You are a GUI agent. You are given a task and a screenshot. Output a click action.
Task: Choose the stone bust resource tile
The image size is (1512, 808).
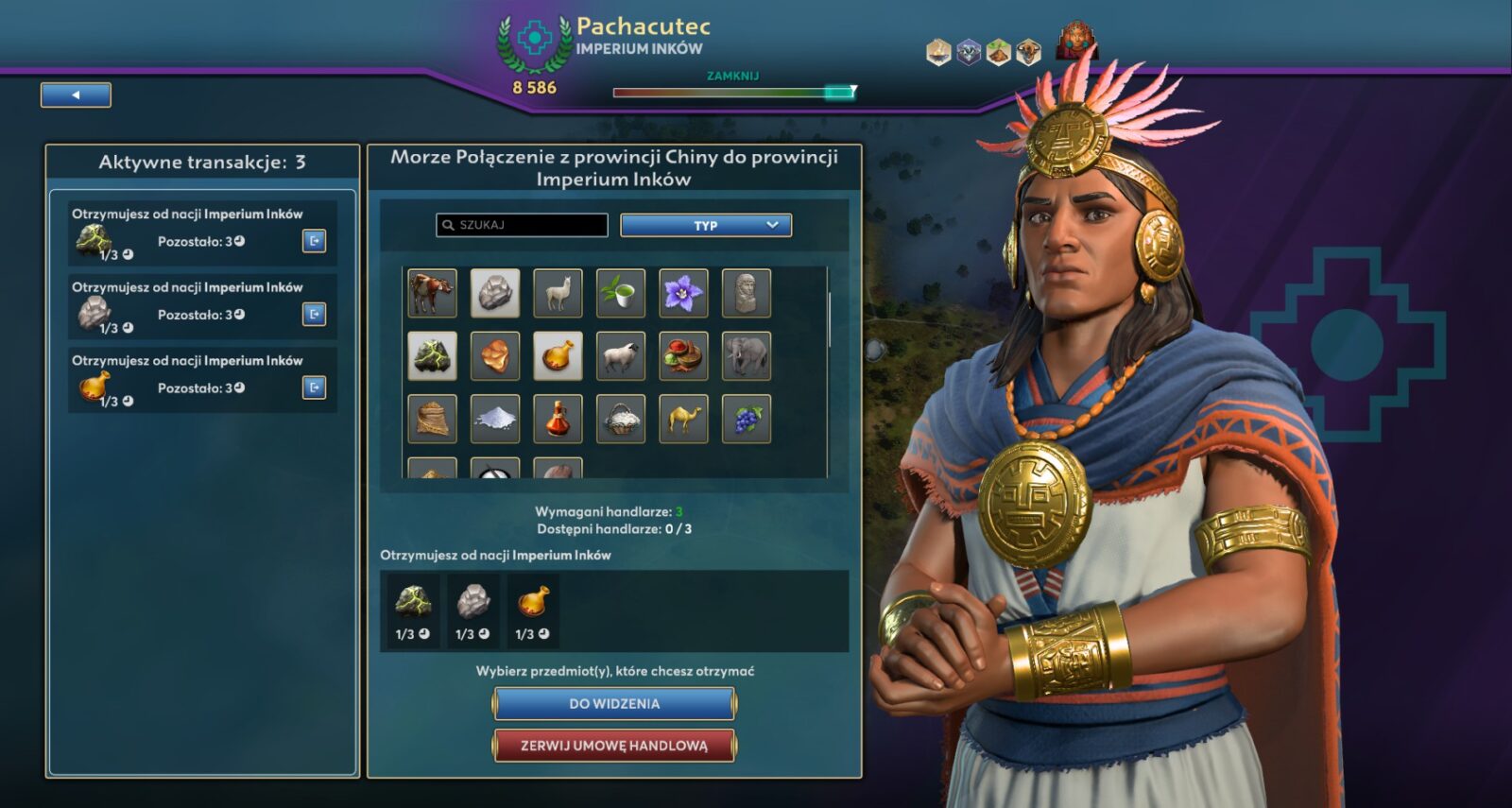tap(747, 293)
